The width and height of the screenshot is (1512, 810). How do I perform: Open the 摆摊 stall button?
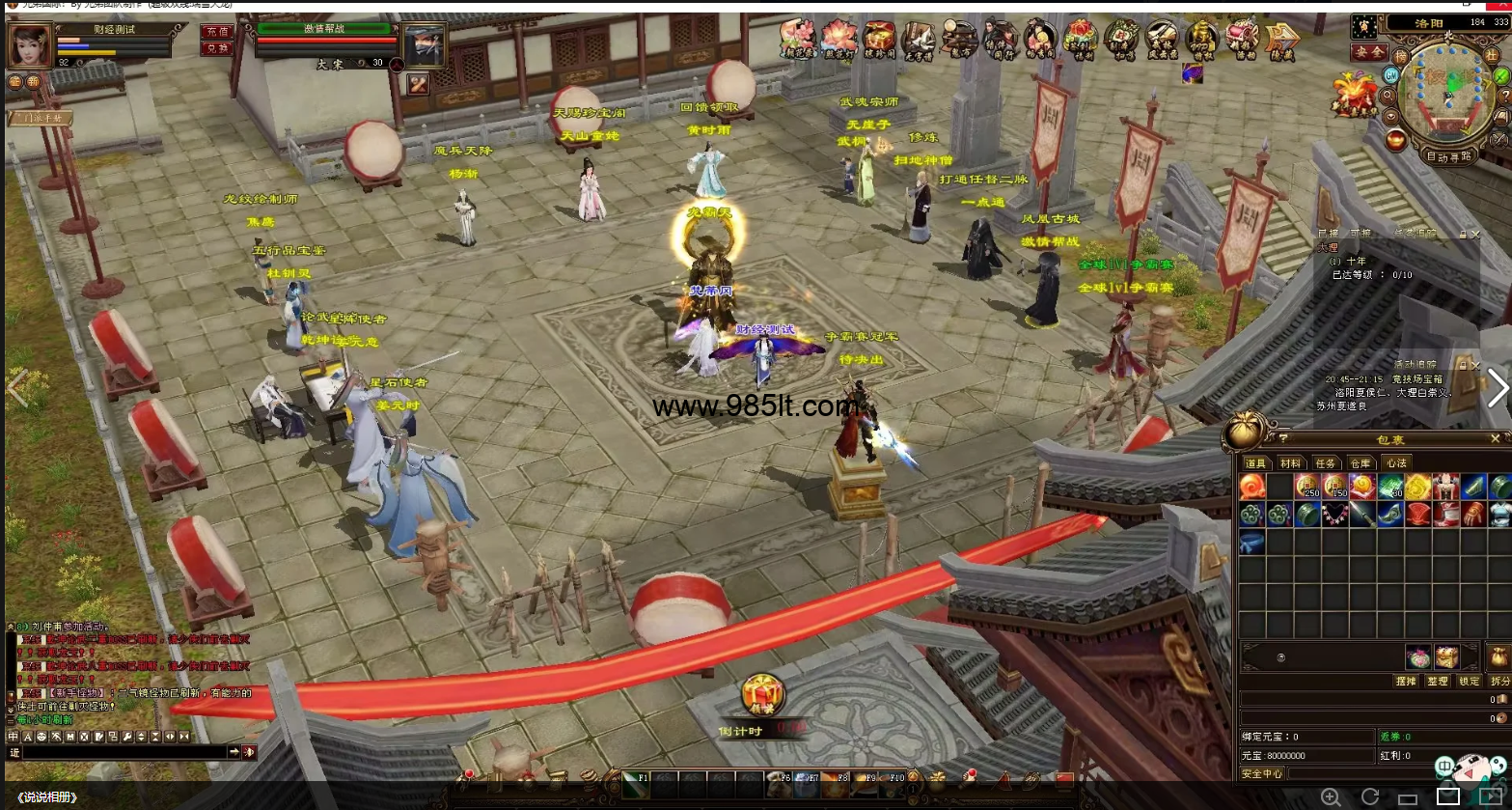coord(1406,681)
